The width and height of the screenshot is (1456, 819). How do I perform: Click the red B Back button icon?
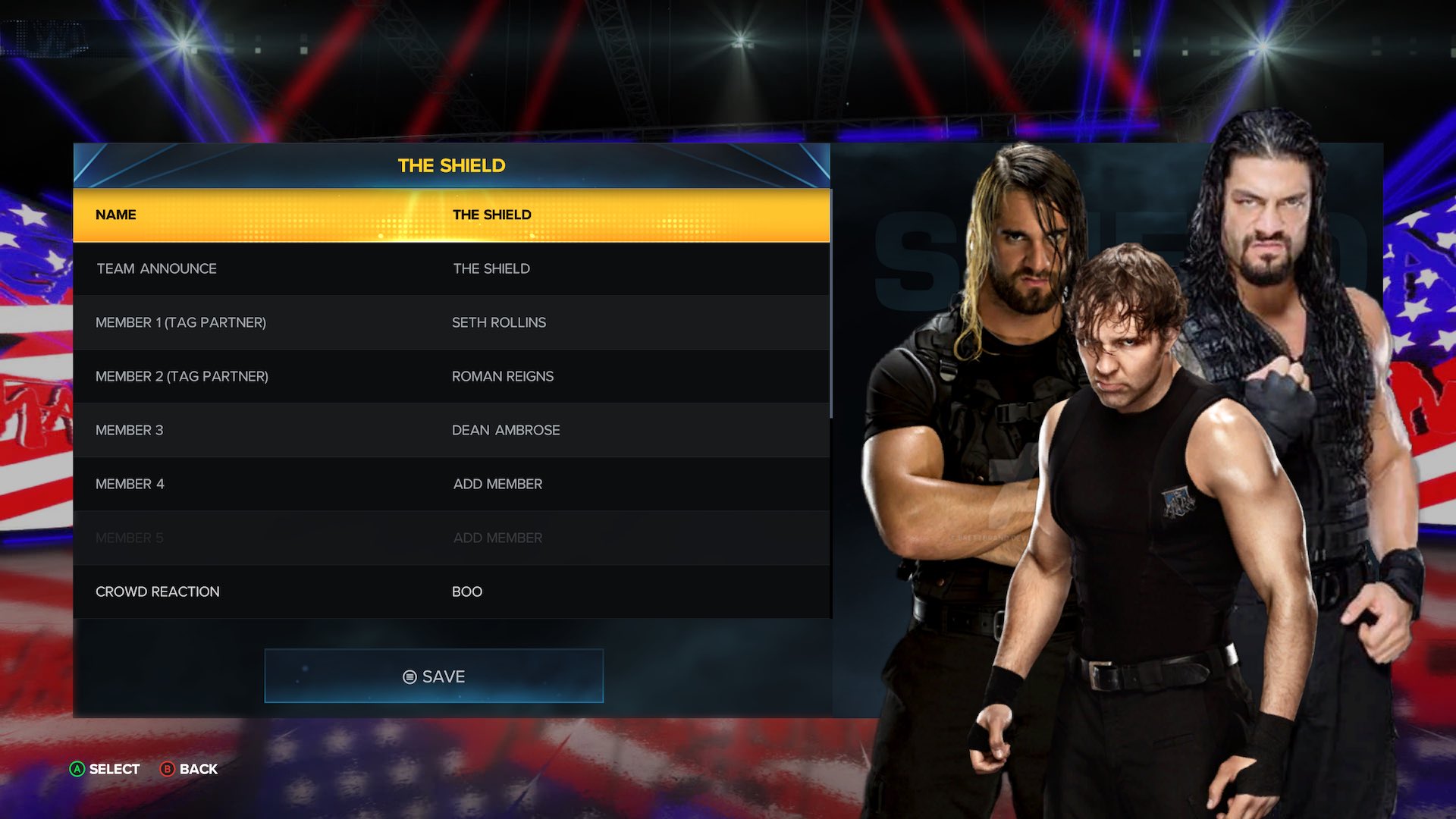tap(168, 769)
